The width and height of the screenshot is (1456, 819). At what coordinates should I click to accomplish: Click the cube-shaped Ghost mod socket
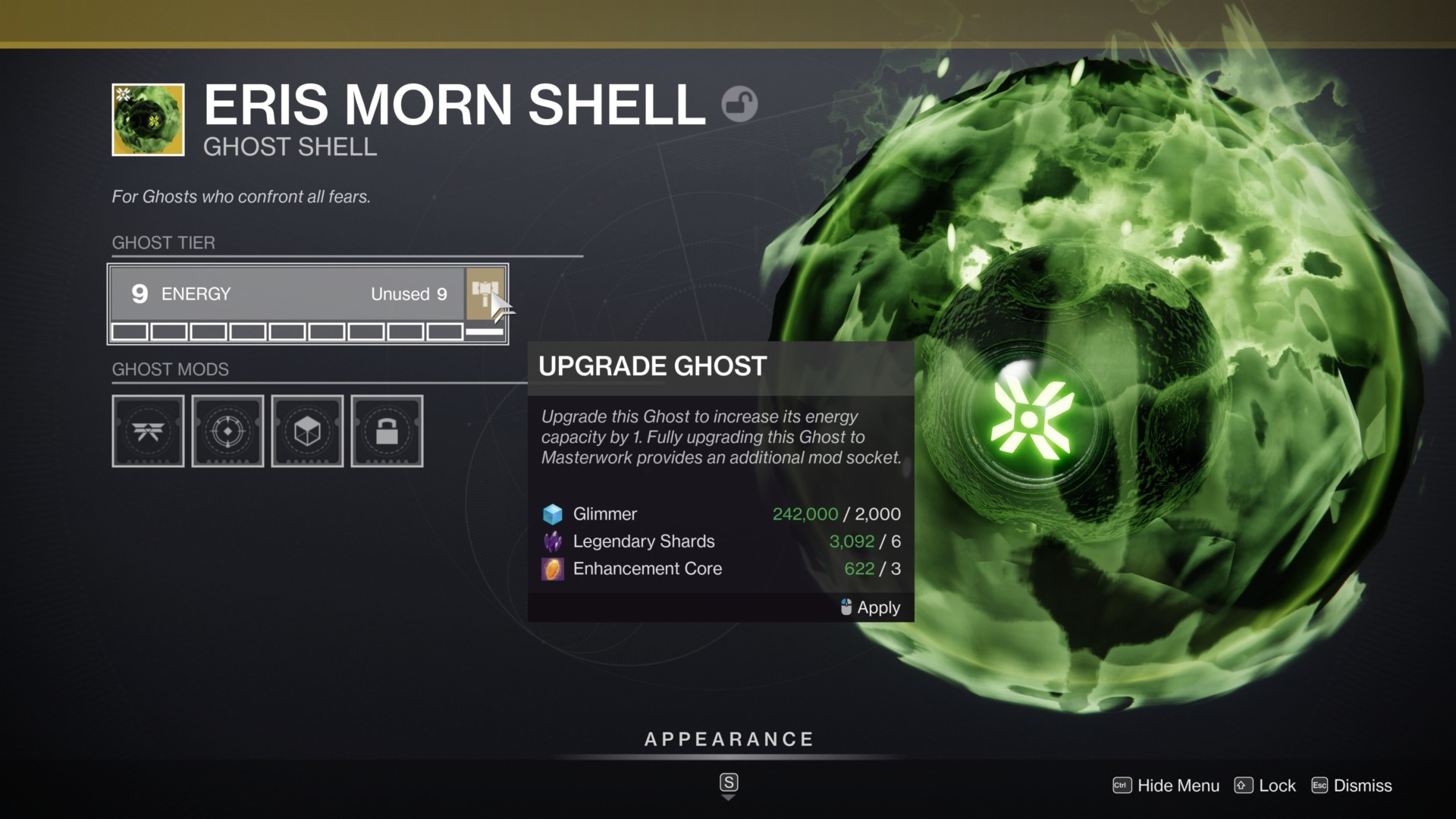click(x=307, y=431)
